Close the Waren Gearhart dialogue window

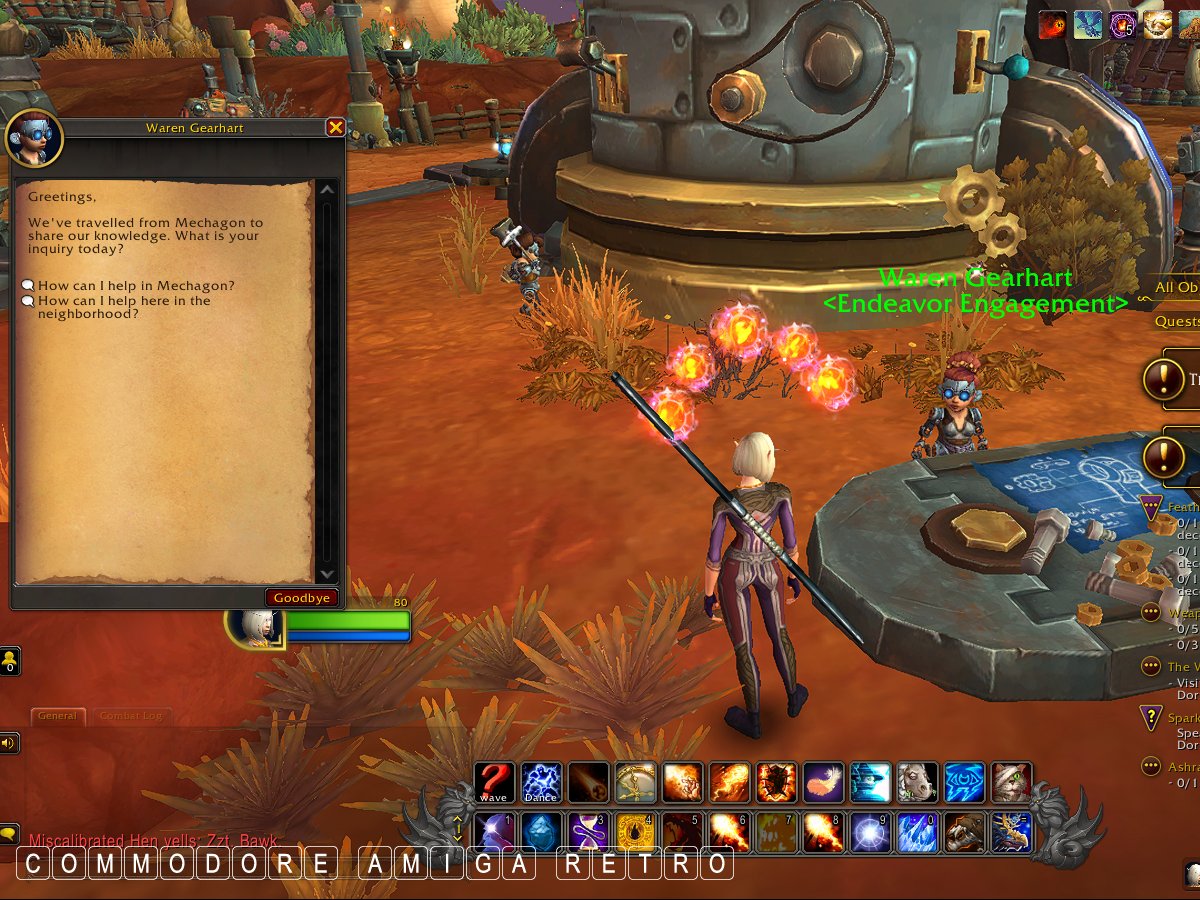pyautogui.click(x=336, y=128)
